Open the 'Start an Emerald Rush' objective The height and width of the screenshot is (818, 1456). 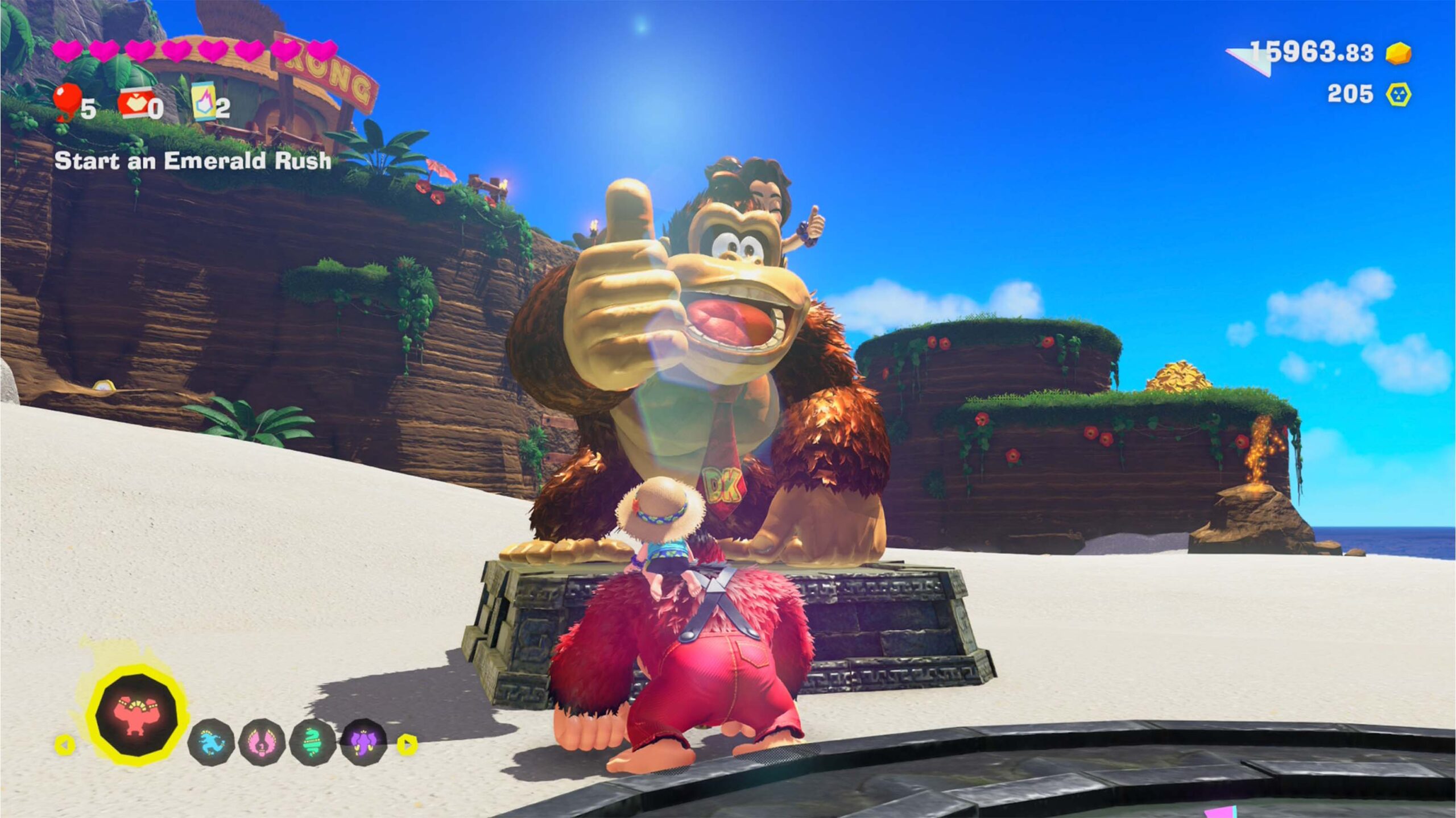tap(193, 161)
